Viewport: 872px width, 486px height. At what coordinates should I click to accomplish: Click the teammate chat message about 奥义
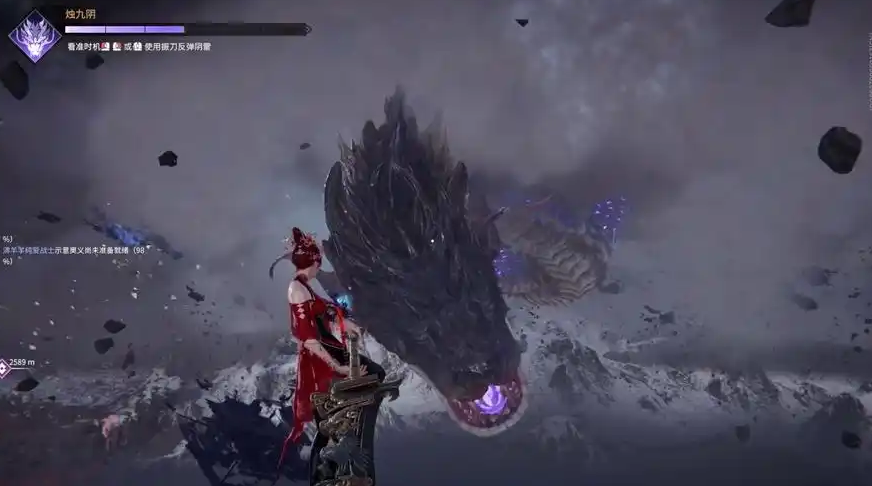(75, 250)
